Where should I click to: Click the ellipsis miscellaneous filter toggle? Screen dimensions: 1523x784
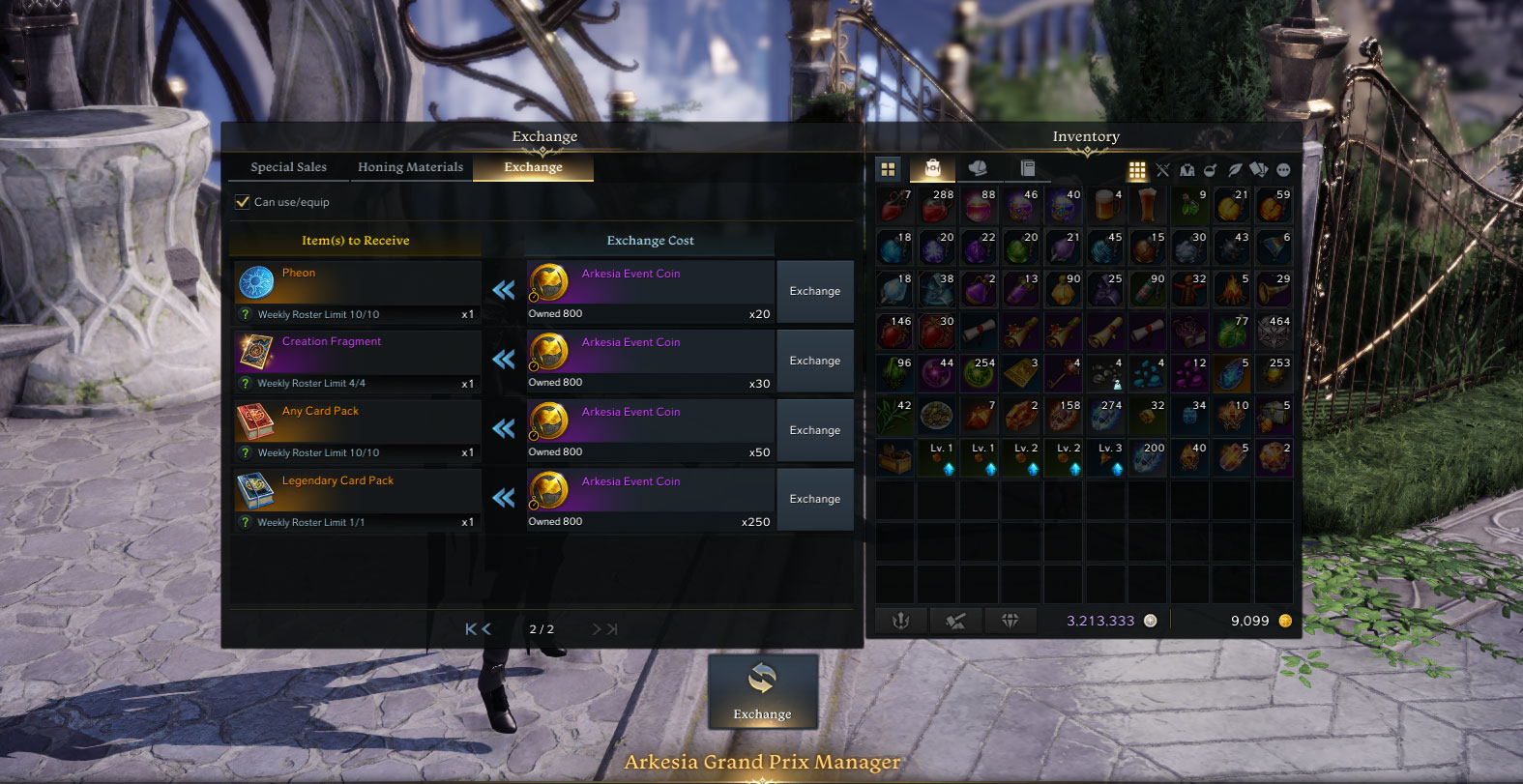tap(1284, 169)
